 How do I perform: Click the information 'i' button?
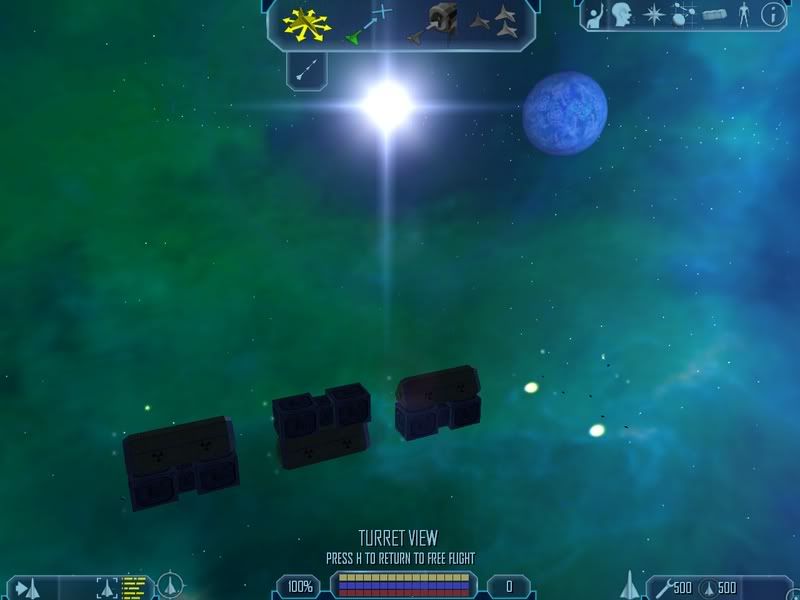tap(773, 15)
